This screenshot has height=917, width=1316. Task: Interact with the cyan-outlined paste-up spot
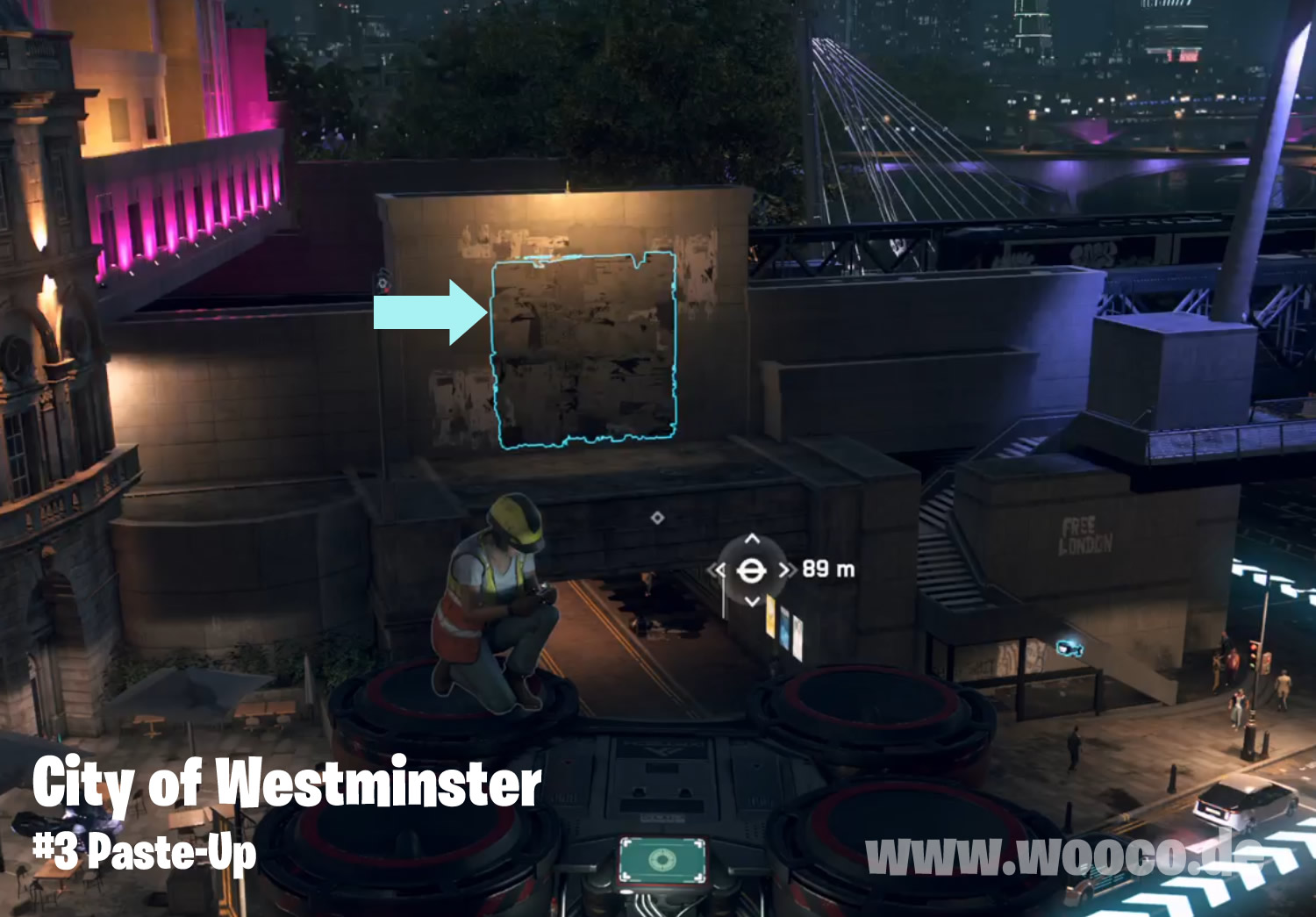coord(584,349)
